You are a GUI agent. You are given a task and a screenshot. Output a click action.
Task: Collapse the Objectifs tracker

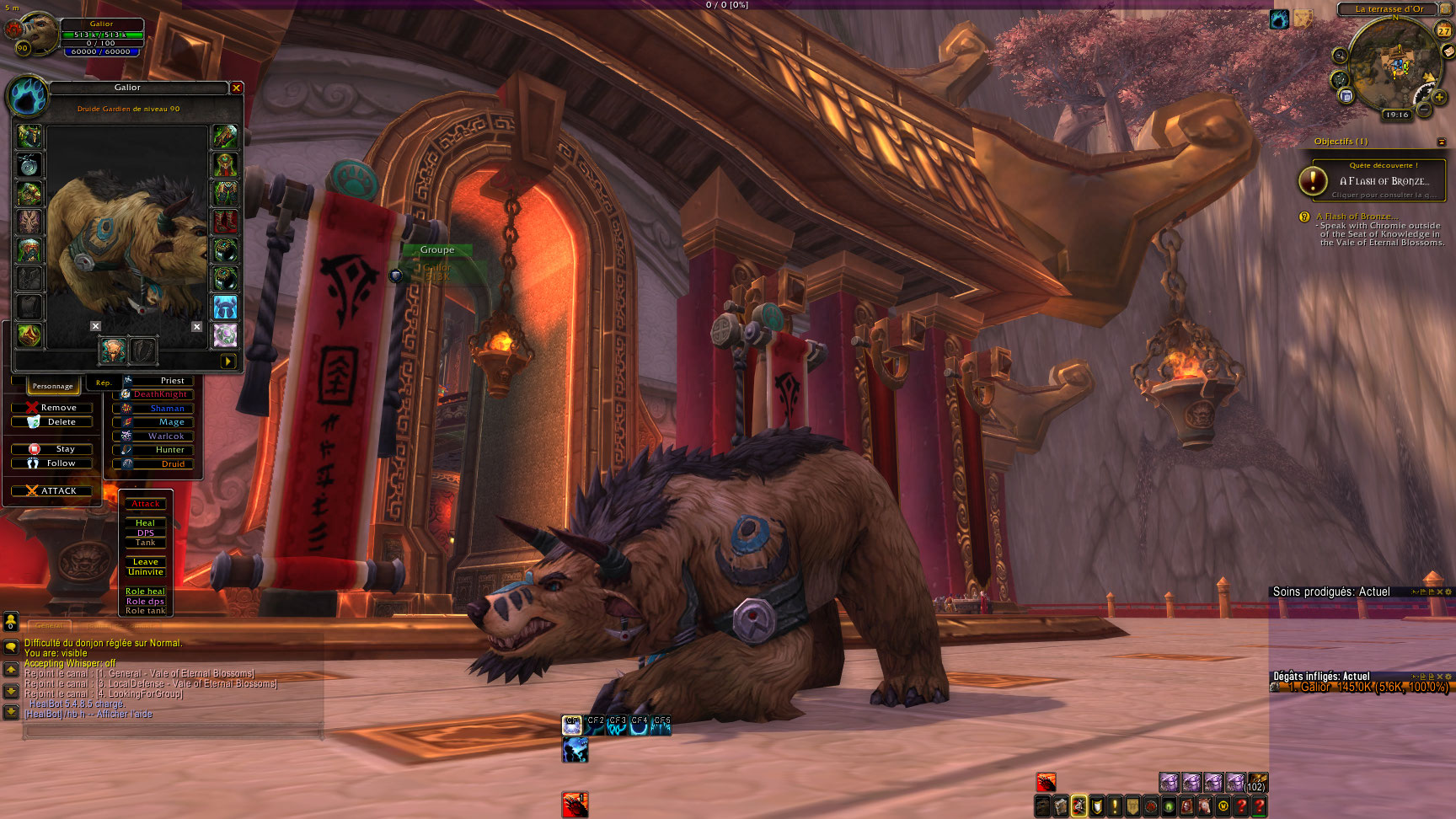pos(1441,142)
